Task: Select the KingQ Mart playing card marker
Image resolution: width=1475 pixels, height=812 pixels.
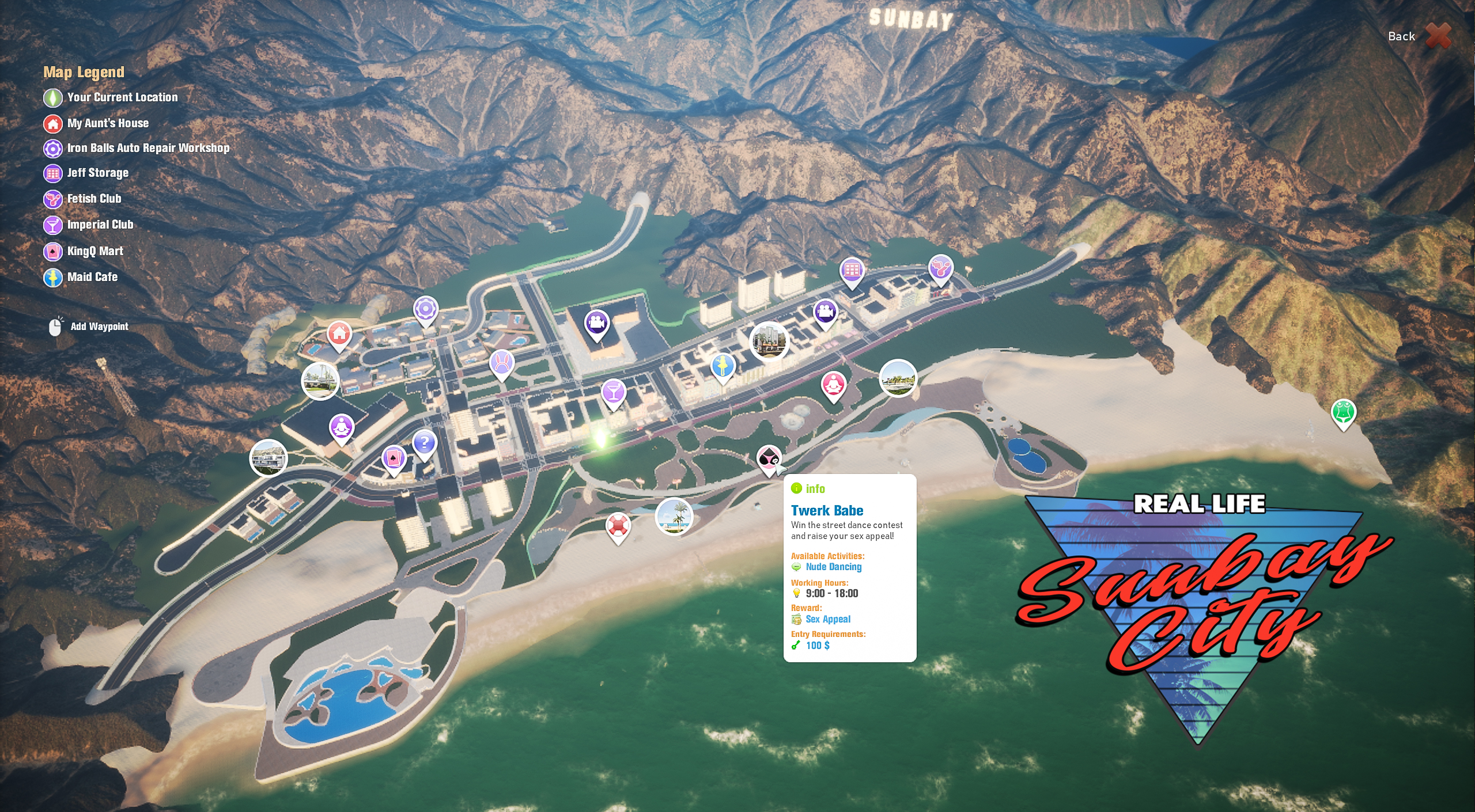Action: [394, 459]
